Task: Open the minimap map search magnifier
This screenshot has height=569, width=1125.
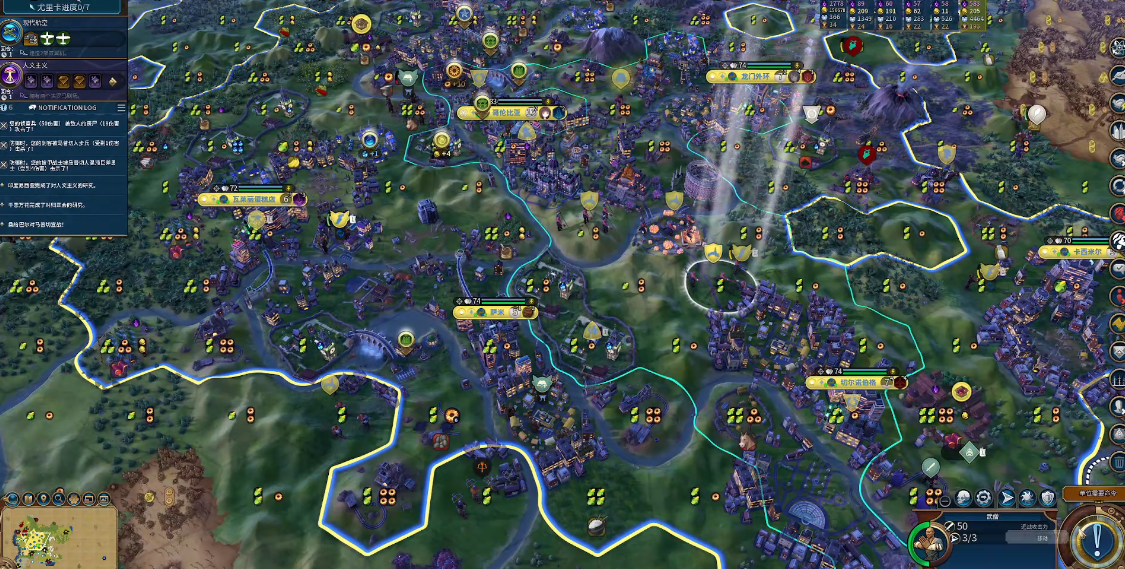Action: (x=61, y=498)
